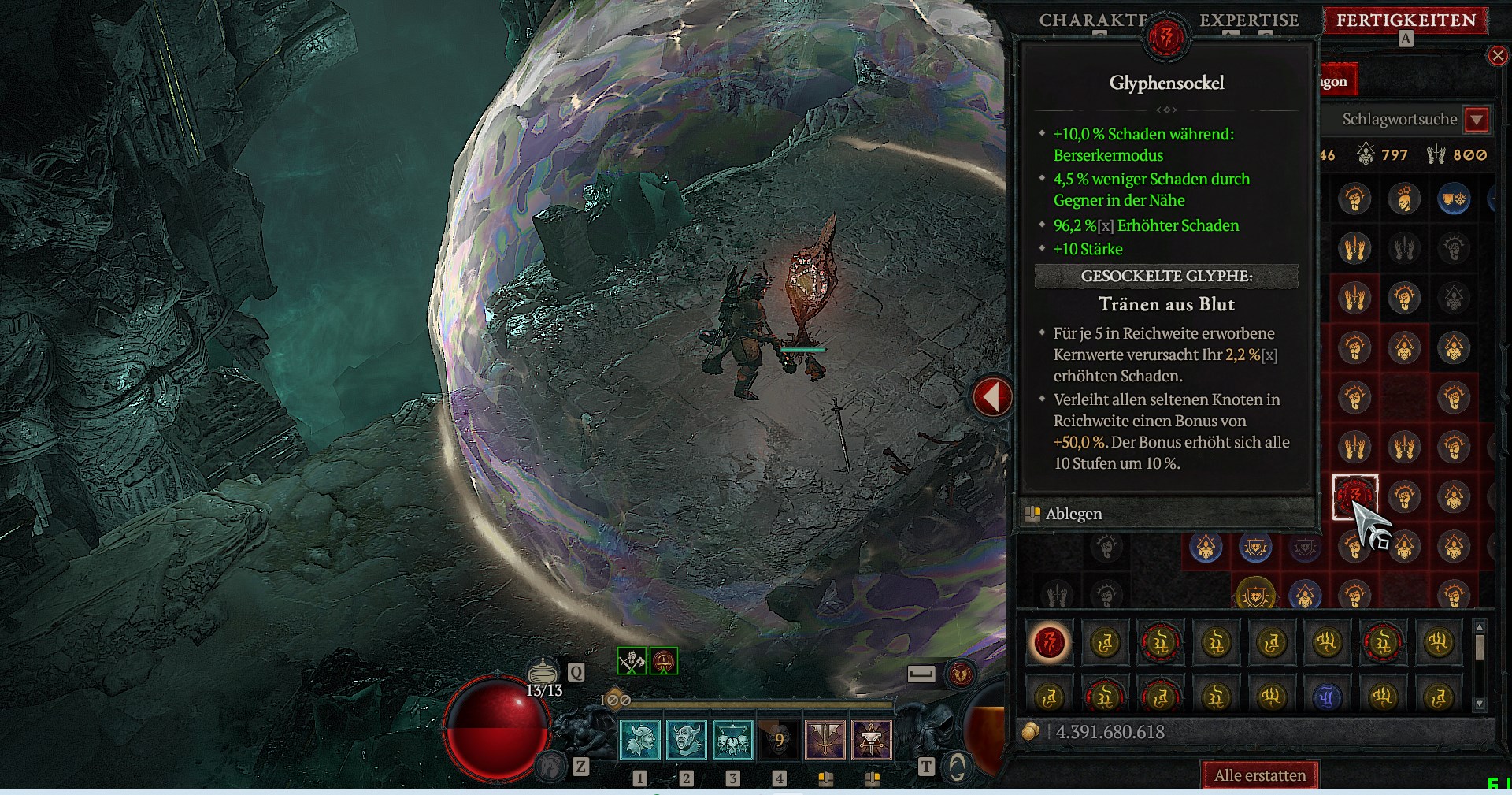Activate the last purple weapon skill slot
Image resolution: width=1512 pixels, height=795 pixels.
click(872, 740)
